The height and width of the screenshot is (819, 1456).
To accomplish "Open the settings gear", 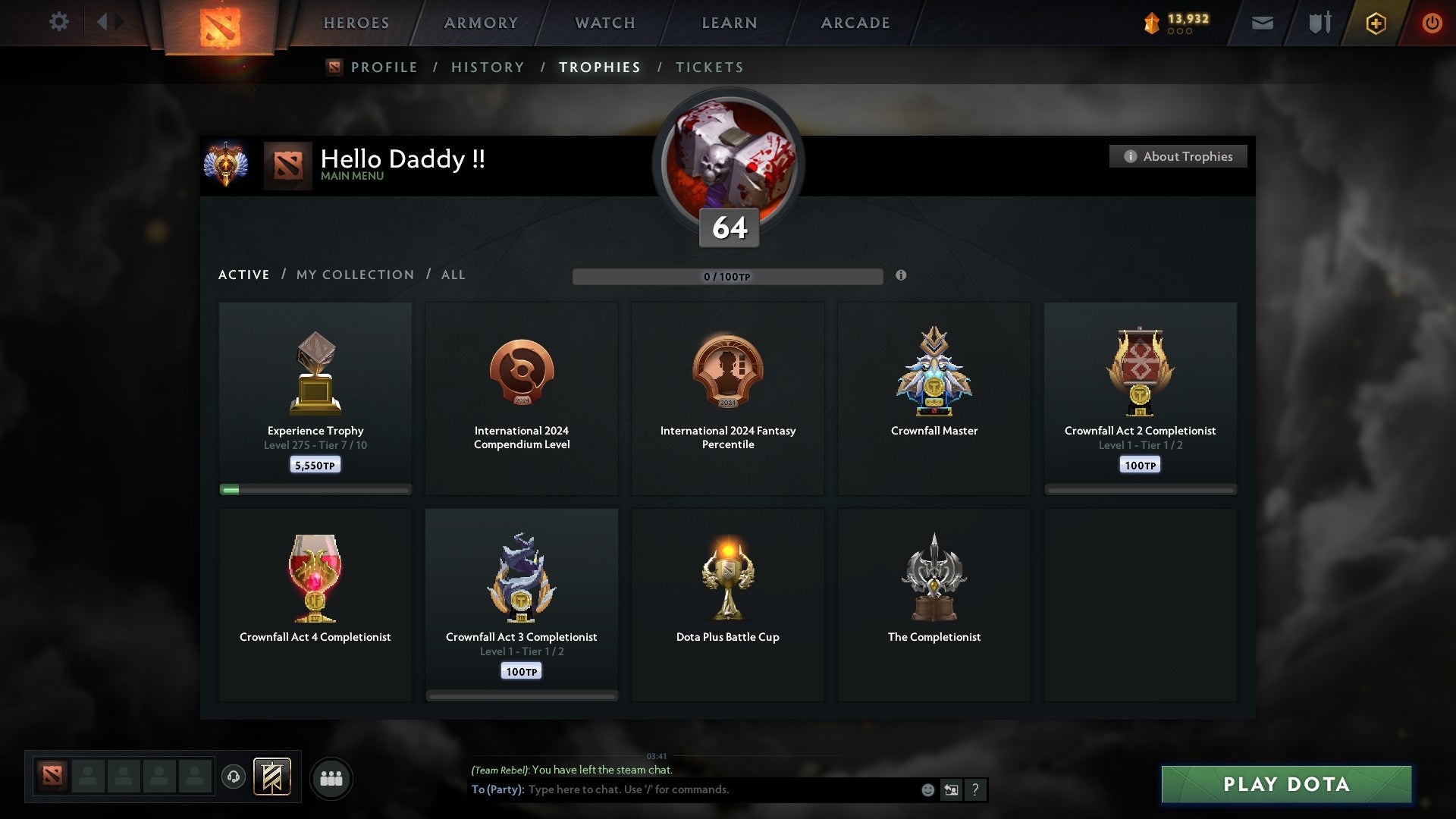I will 59,22.
